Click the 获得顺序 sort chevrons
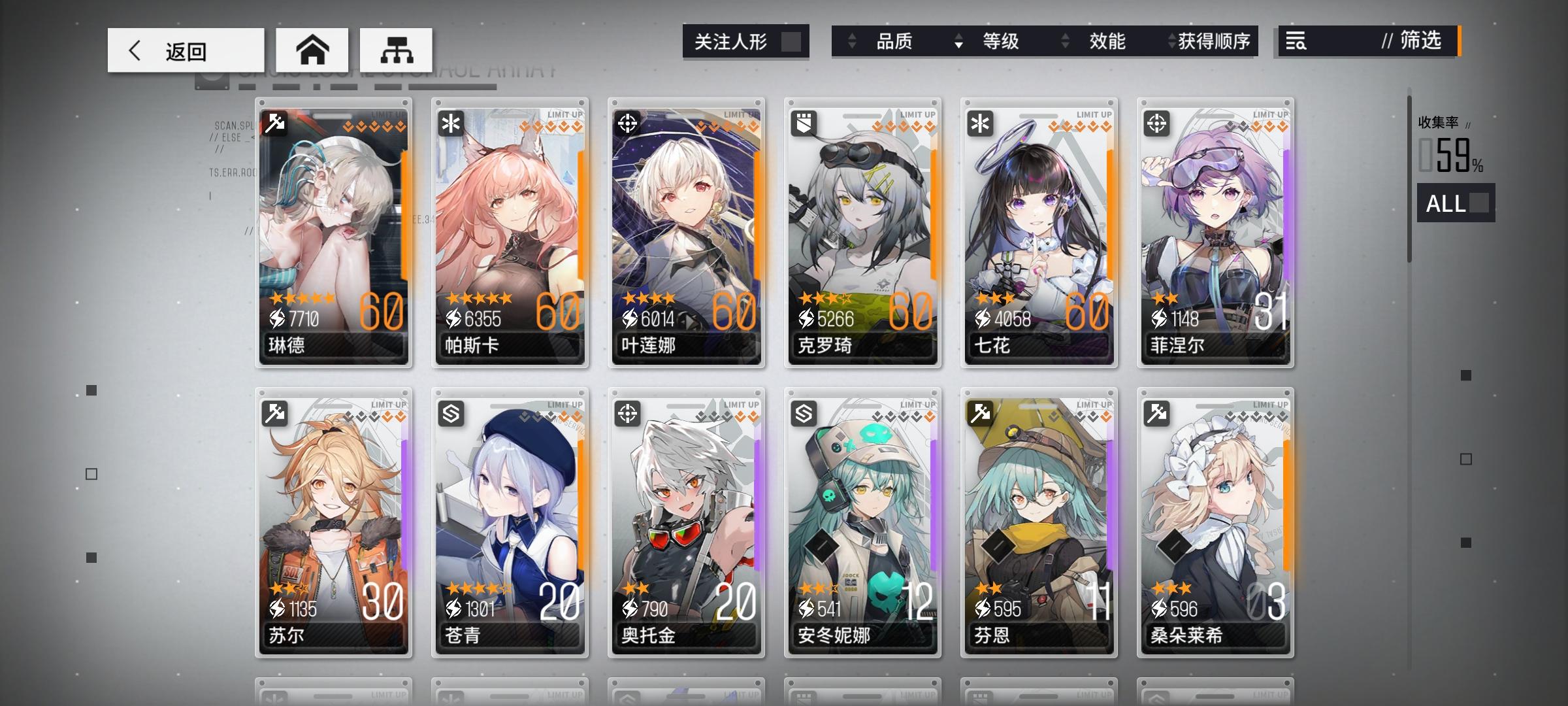The width and height of the screenshot is (1568, 706). [1169, 41]
